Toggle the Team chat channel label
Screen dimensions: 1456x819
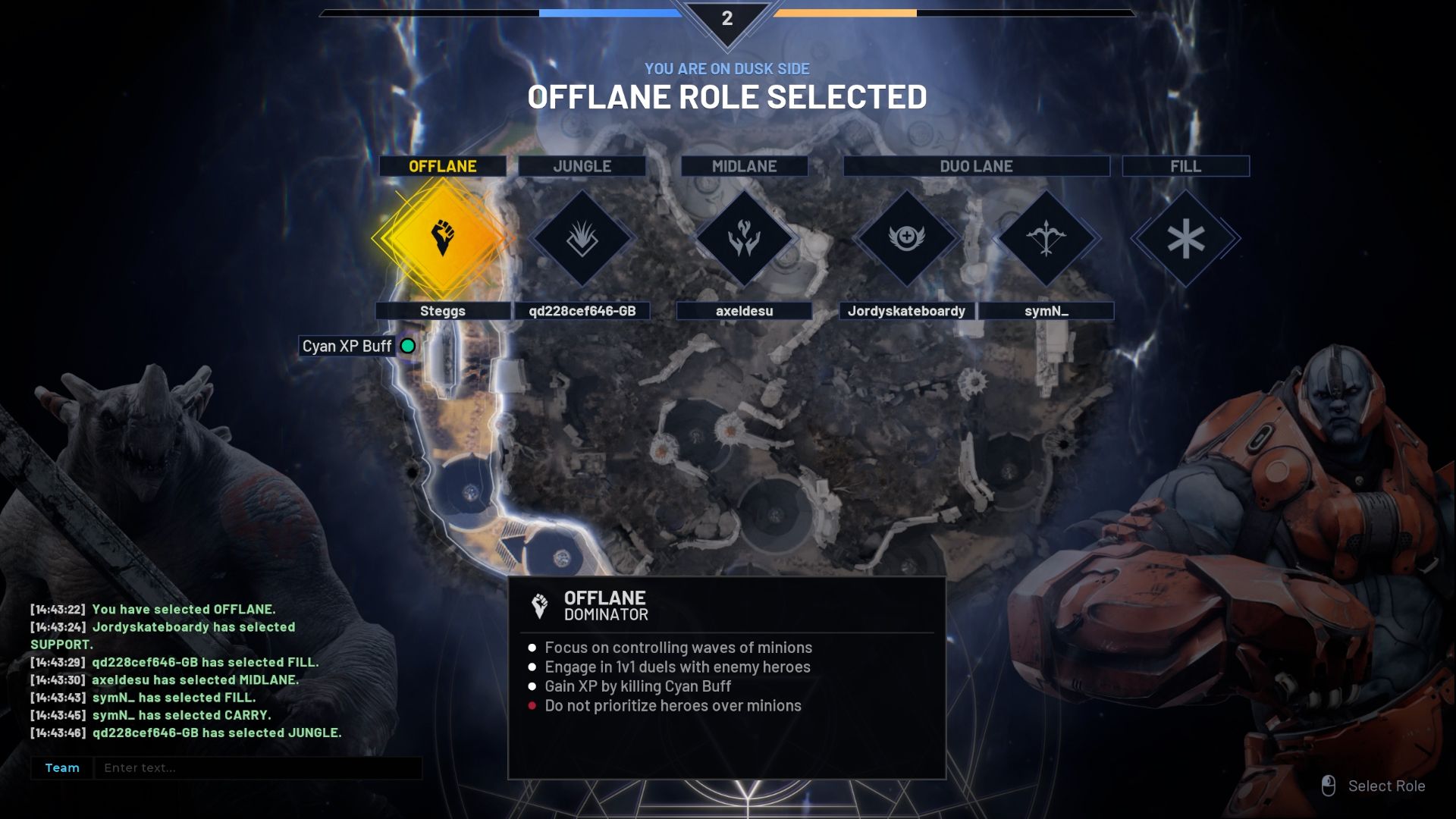(62, 767)
